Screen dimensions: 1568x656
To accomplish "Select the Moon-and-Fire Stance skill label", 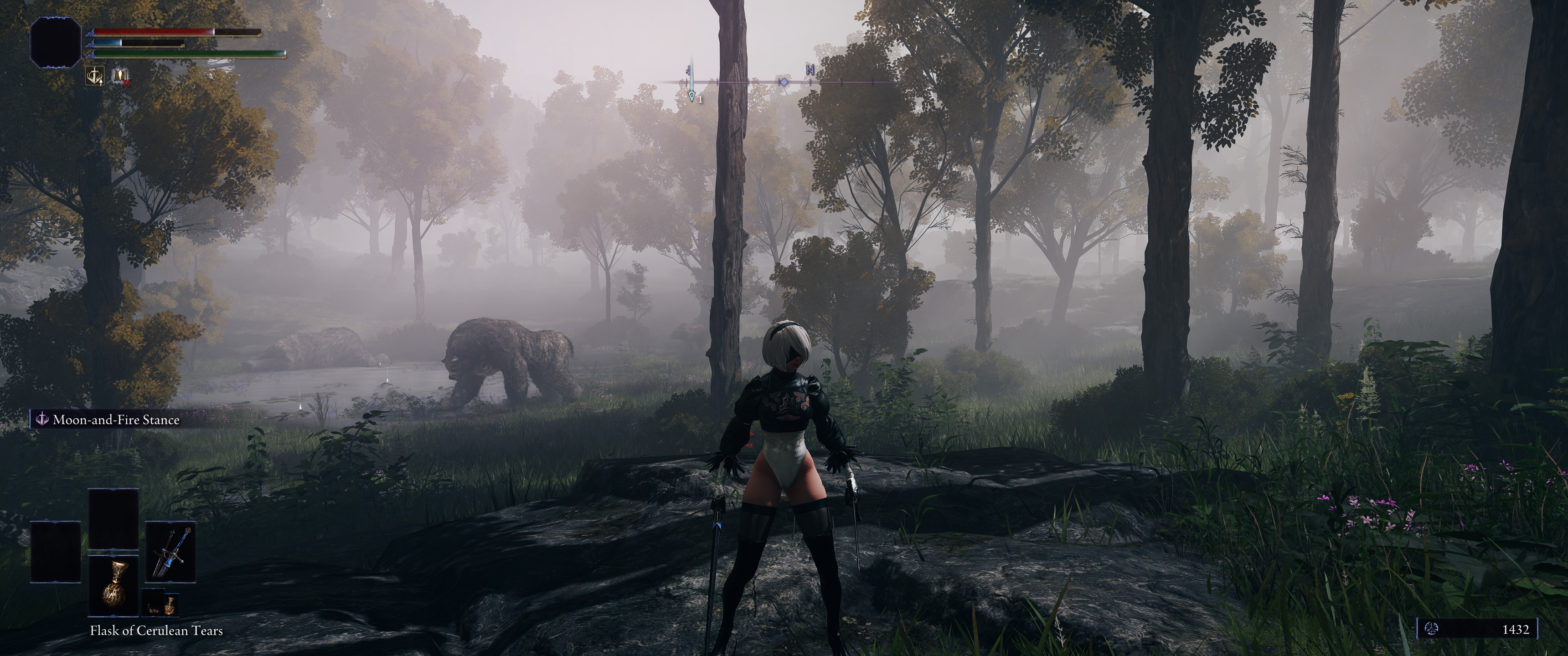I will 116,420.
